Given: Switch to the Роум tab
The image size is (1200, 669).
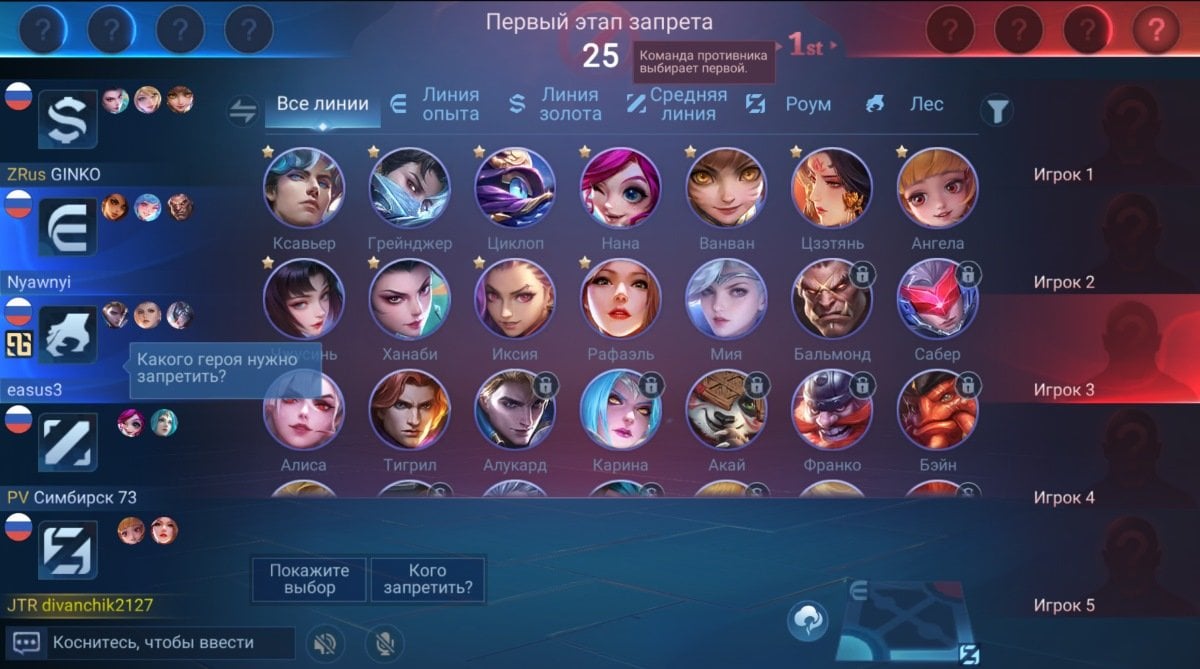Looking at the screenshot, I should 792,104.
